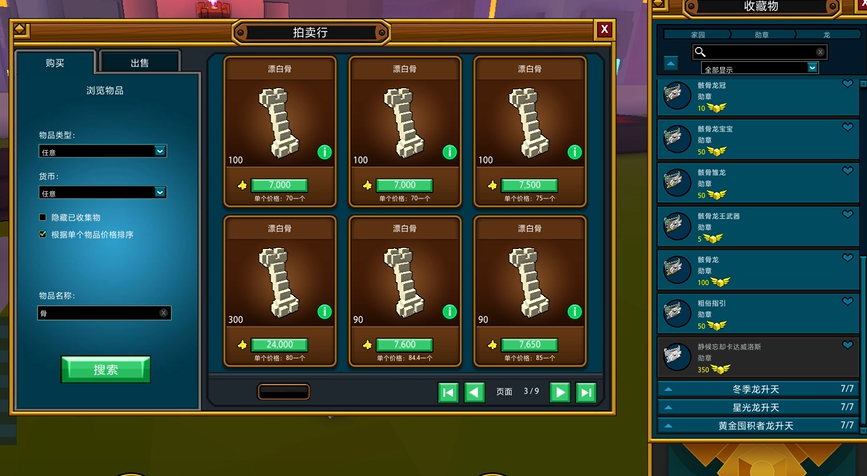Expand the 冬季龙升天 collection category
Image resolution: width=867 pixels, height=476 pixels.
pyautogui.click(x=757, y=388)
